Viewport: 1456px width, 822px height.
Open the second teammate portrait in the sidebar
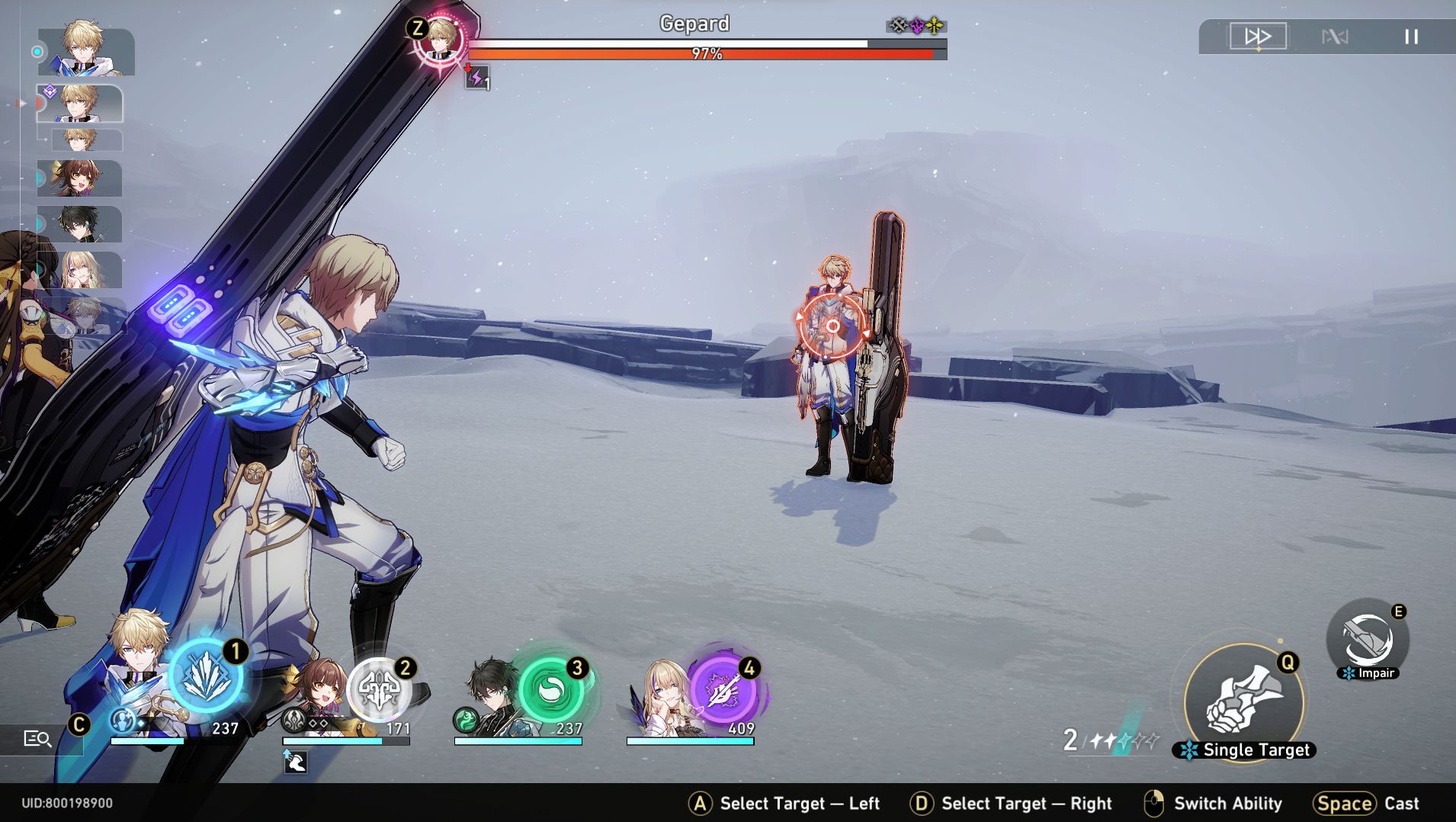79,104
